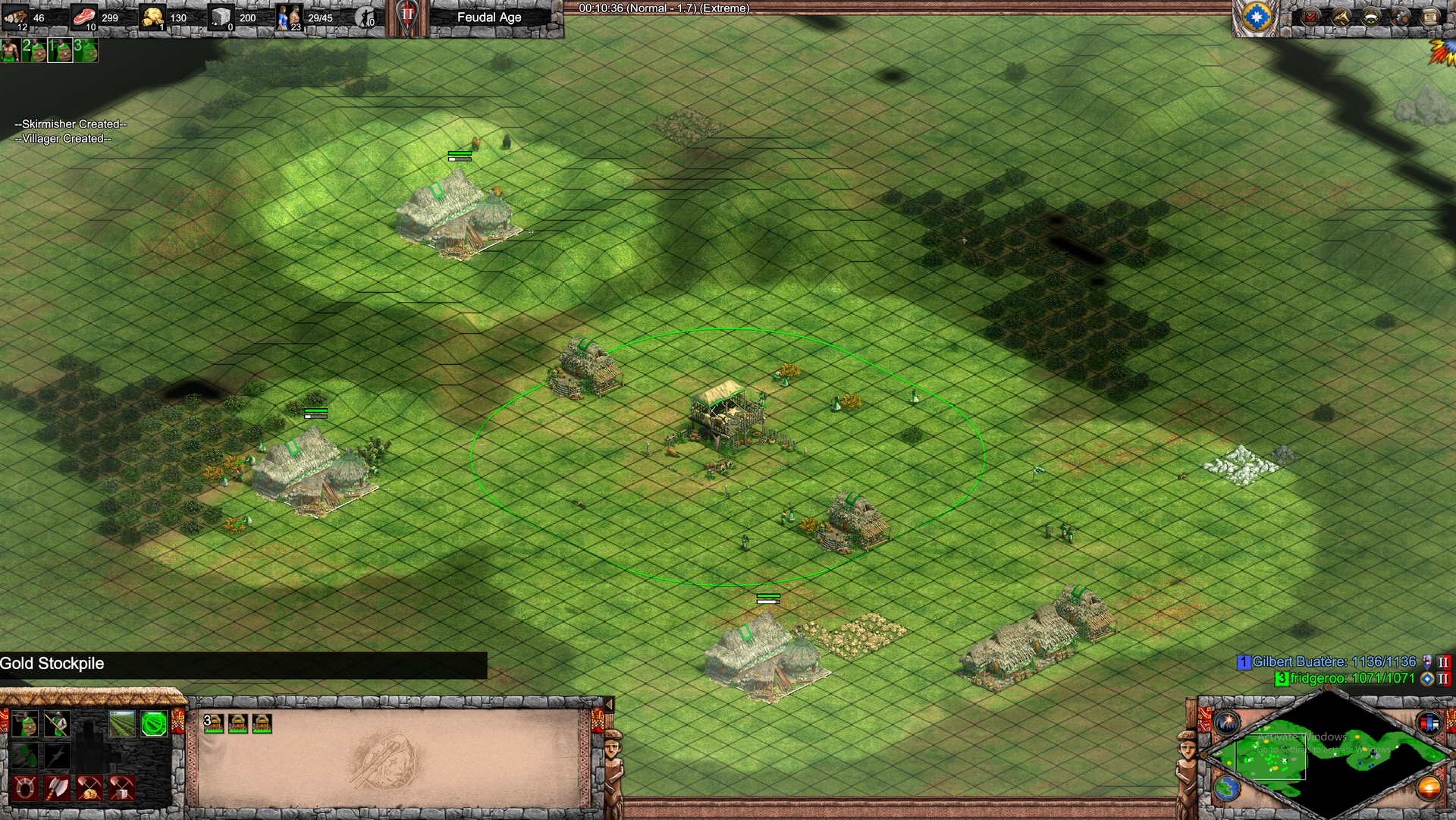1456x820 pixels.
Task: Toggle the green circular farm button
Action: tap(154, 724)
